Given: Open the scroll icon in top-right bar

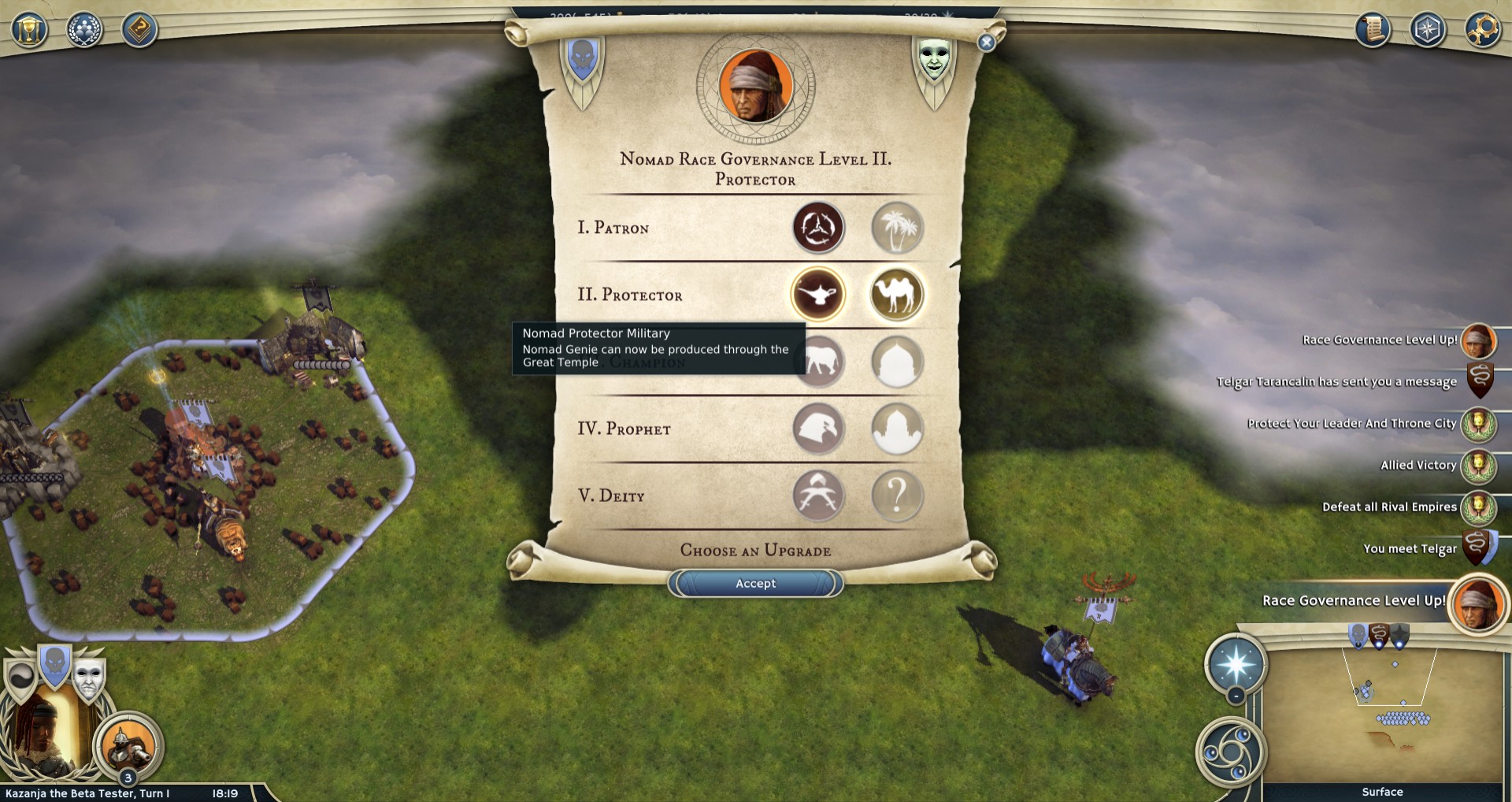Looking at the screenshot, I should (1373, 30).
